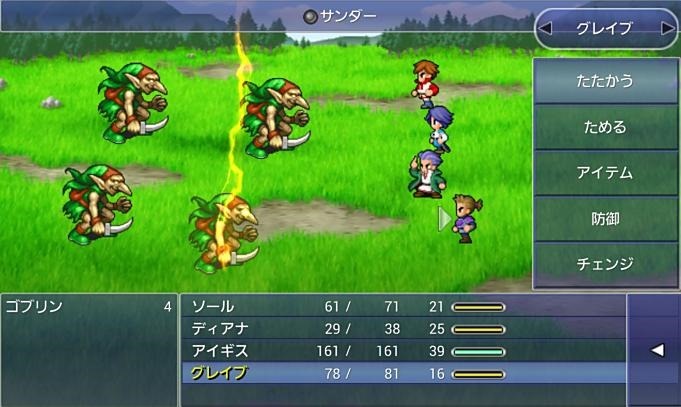Select the highlighted グレイブ party row
The width and height of the screenshot is (681, 407).
click(400, 373)
